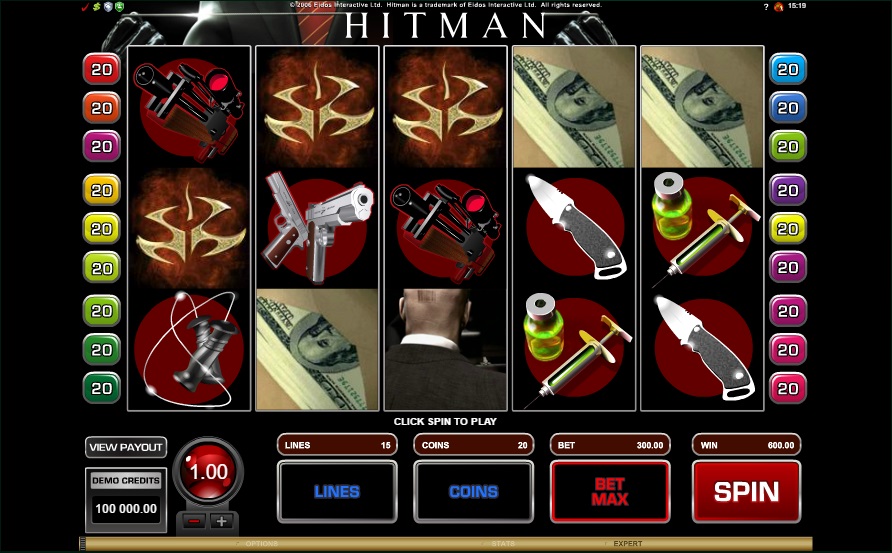The image size is (892, 553).
Task: Click the green dollar sign icon
Action: [97, 7]
